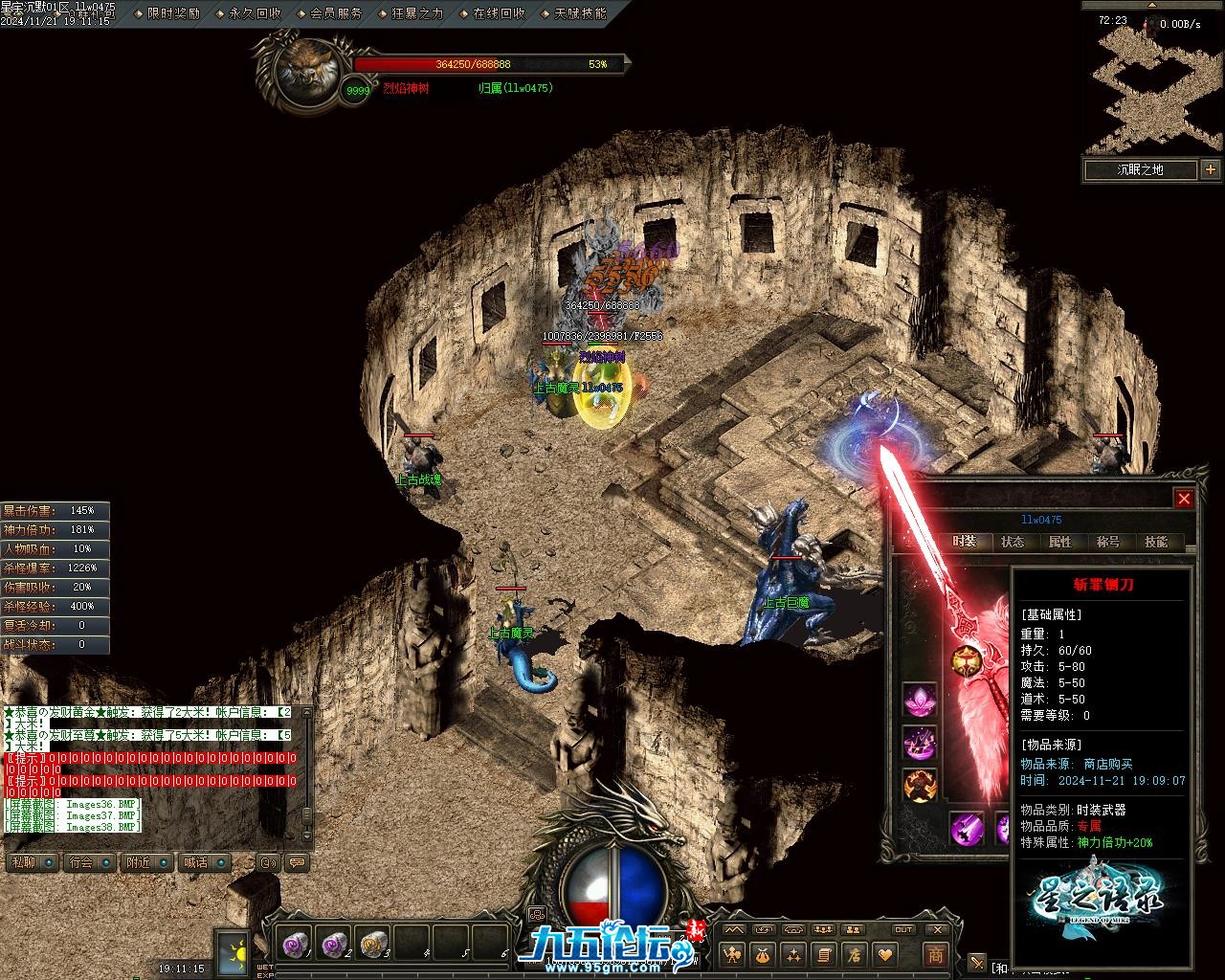1225x980 pixels.
Task: Switch to the 属性 attributes tab
Action: pos(1060,542)
